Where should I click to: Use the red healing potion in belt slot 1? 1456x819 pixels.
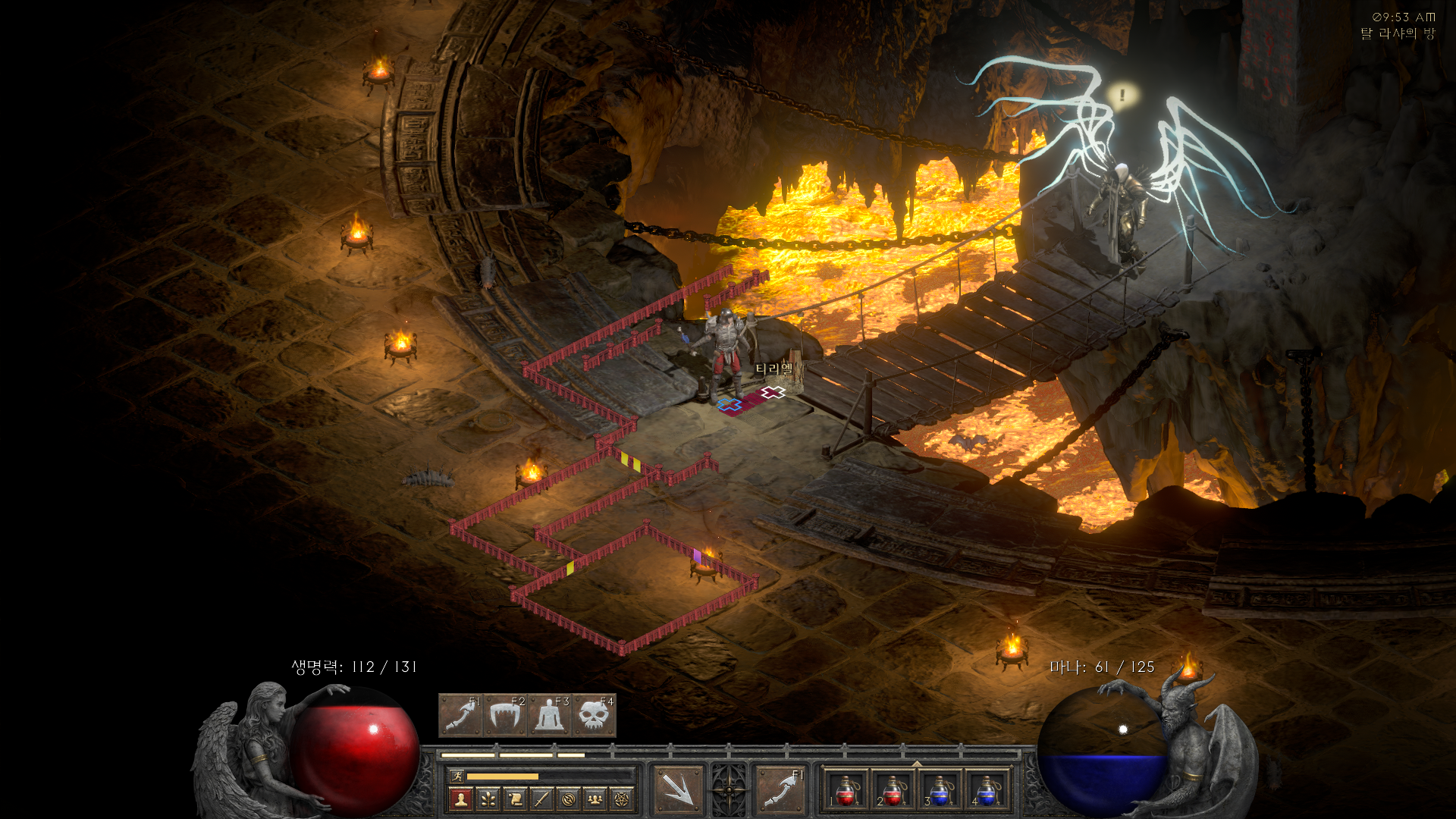click(x=846, y=791)
